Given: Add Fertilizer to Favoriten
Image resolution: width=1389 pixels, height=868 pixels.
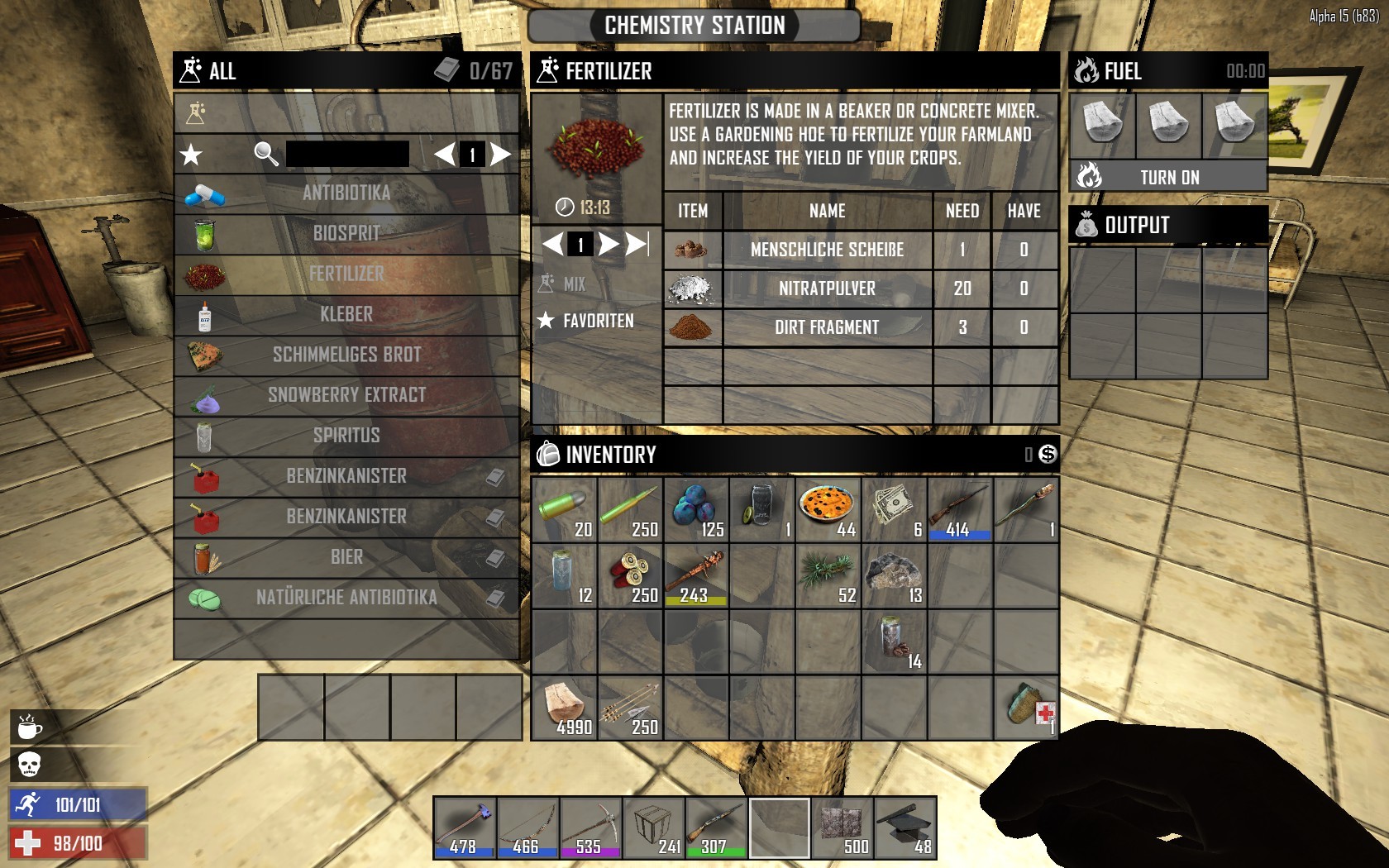Looking at the screenshot, I should pyautogui.click(x=588, y=321).
